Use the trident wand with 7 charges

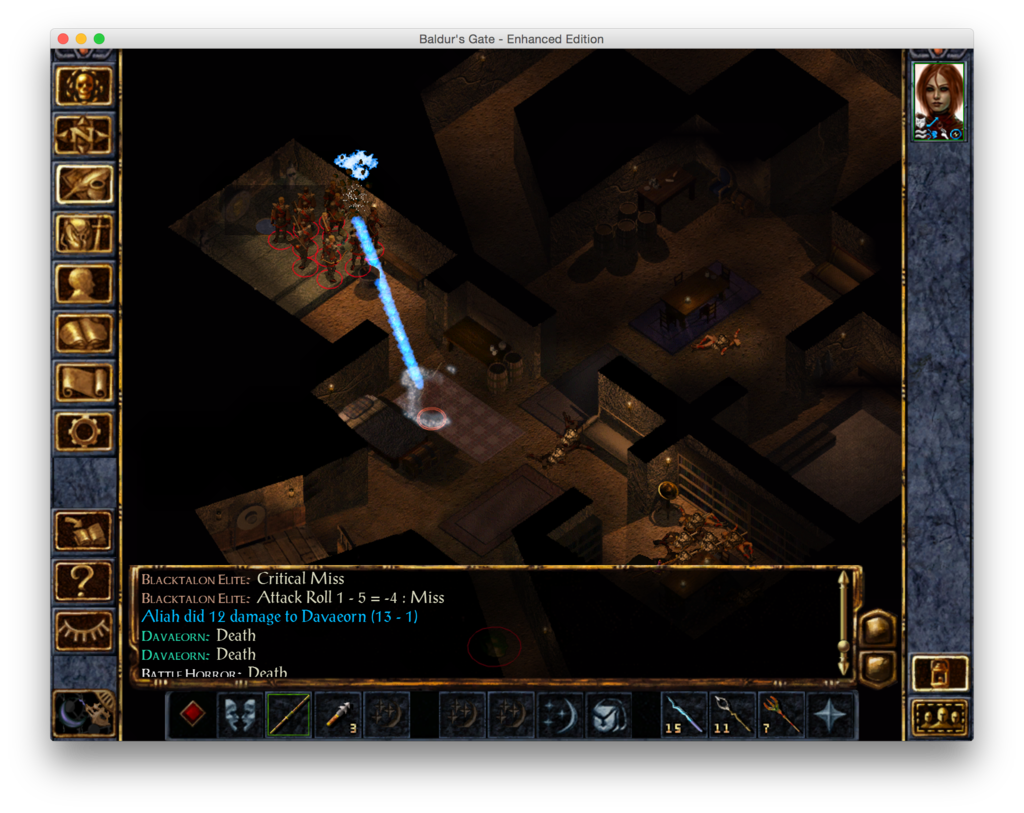(782, 715)
